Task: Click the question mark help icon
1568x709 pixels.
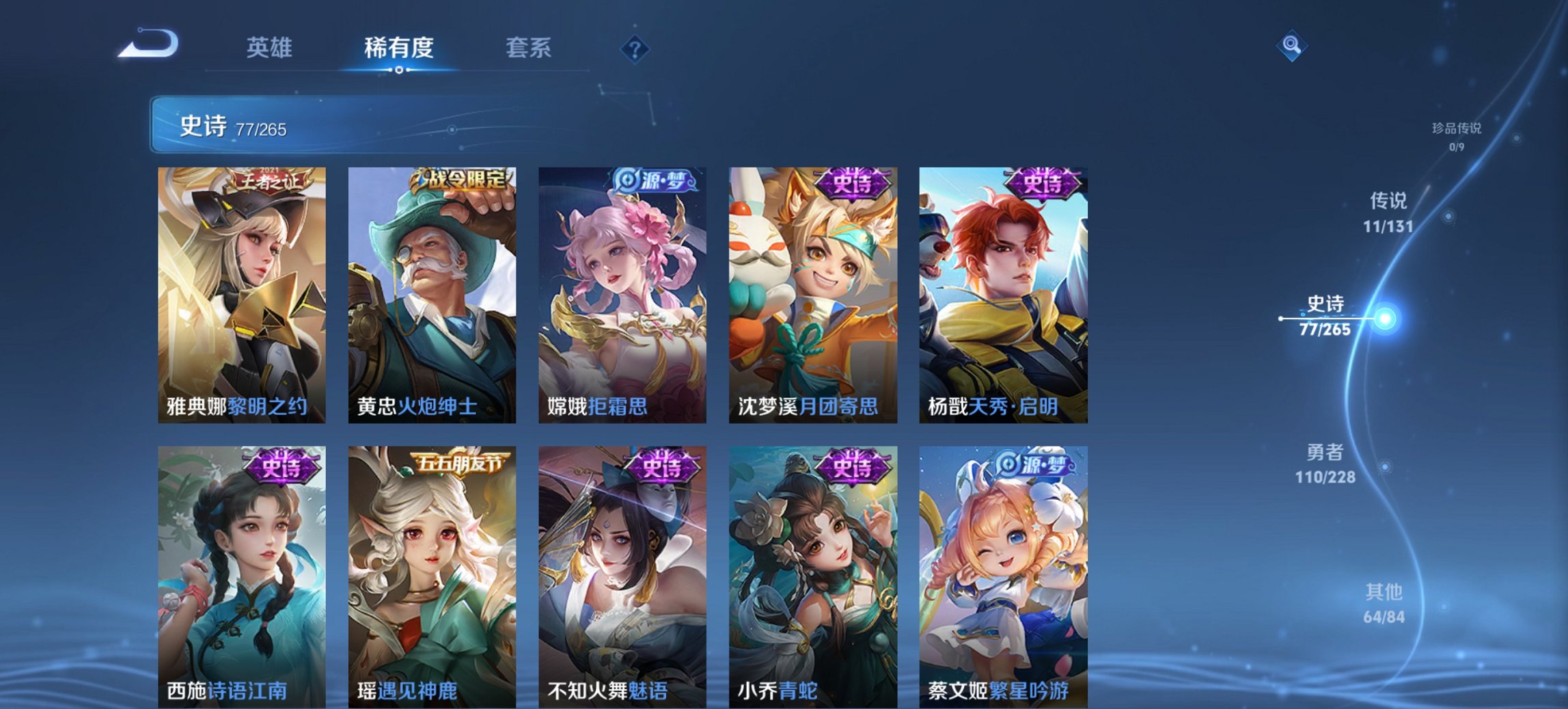Action: (x=635, y=49)
